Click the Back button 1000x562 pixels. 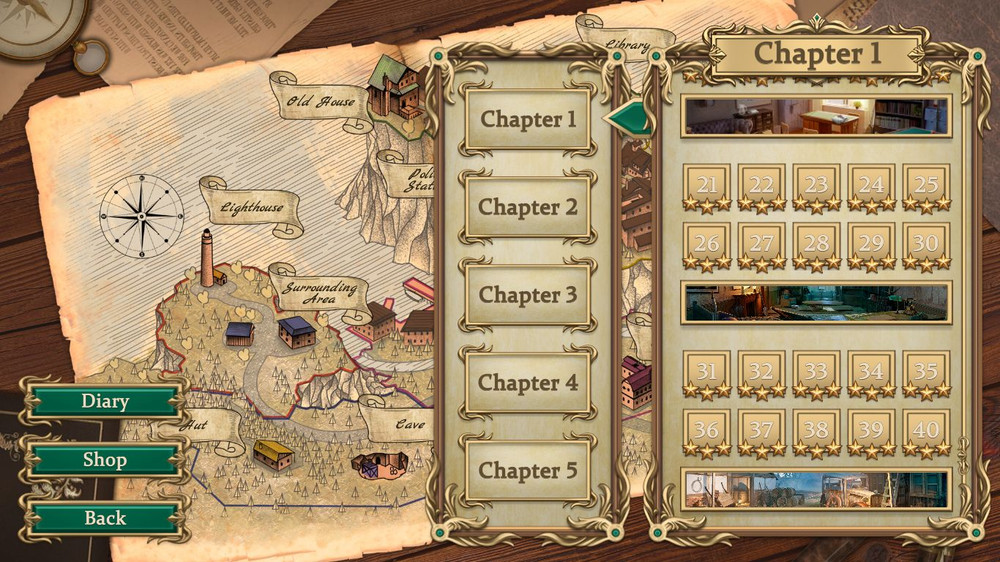pos(104,518)
